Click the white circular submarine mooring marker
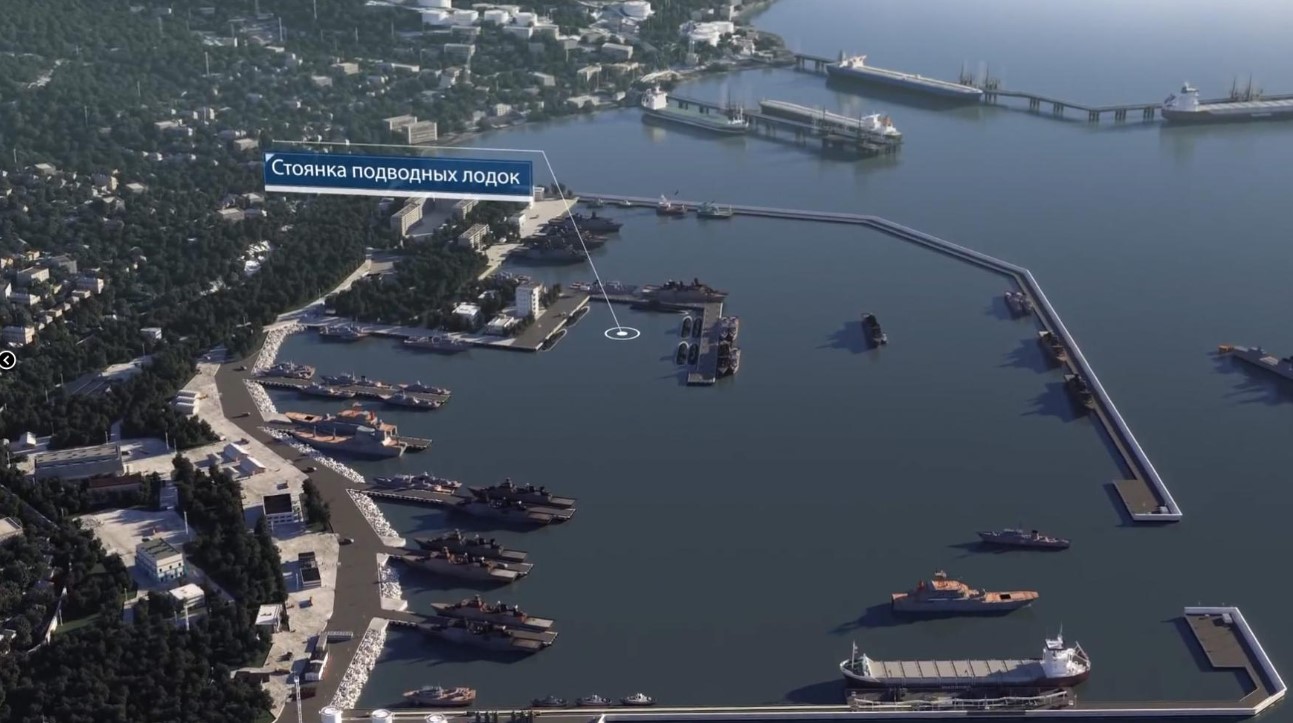The image size is (1293, 723). click(x=622, y=332)
